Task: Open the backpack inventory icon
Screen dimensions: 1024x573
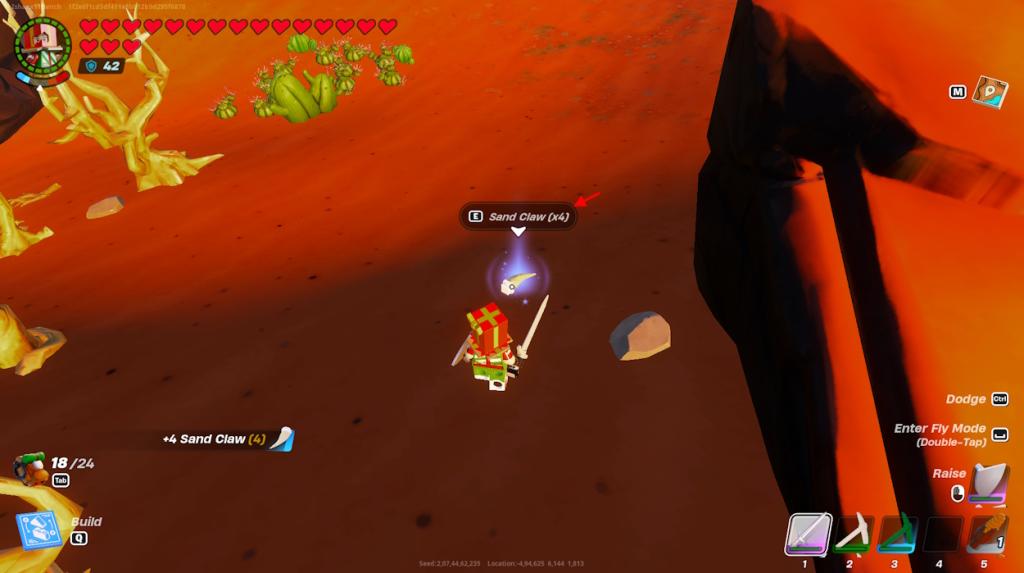Action: click(x=30, y=467)
